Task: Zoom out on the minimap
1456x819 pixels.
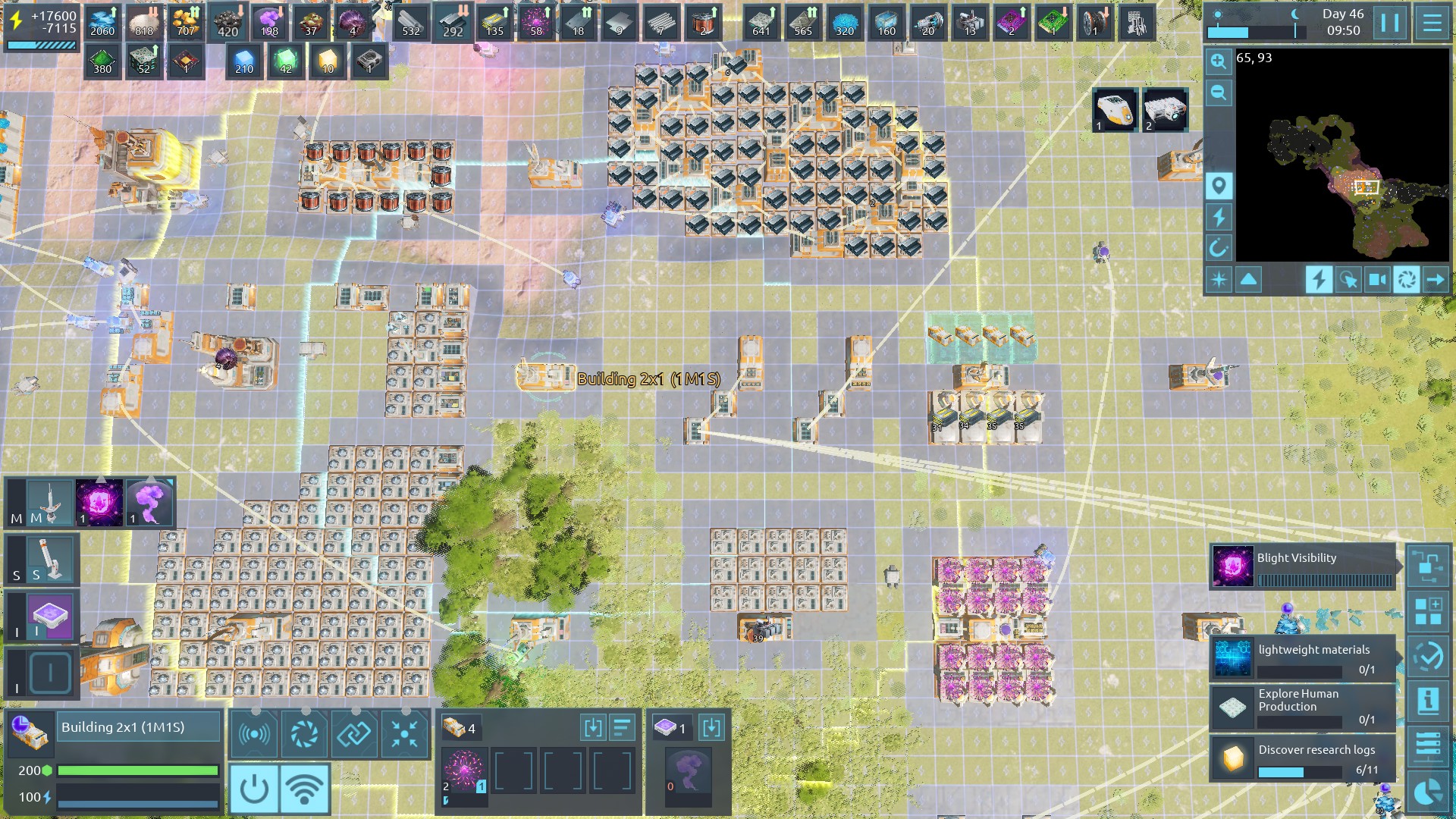Action: click(1219, 93)
